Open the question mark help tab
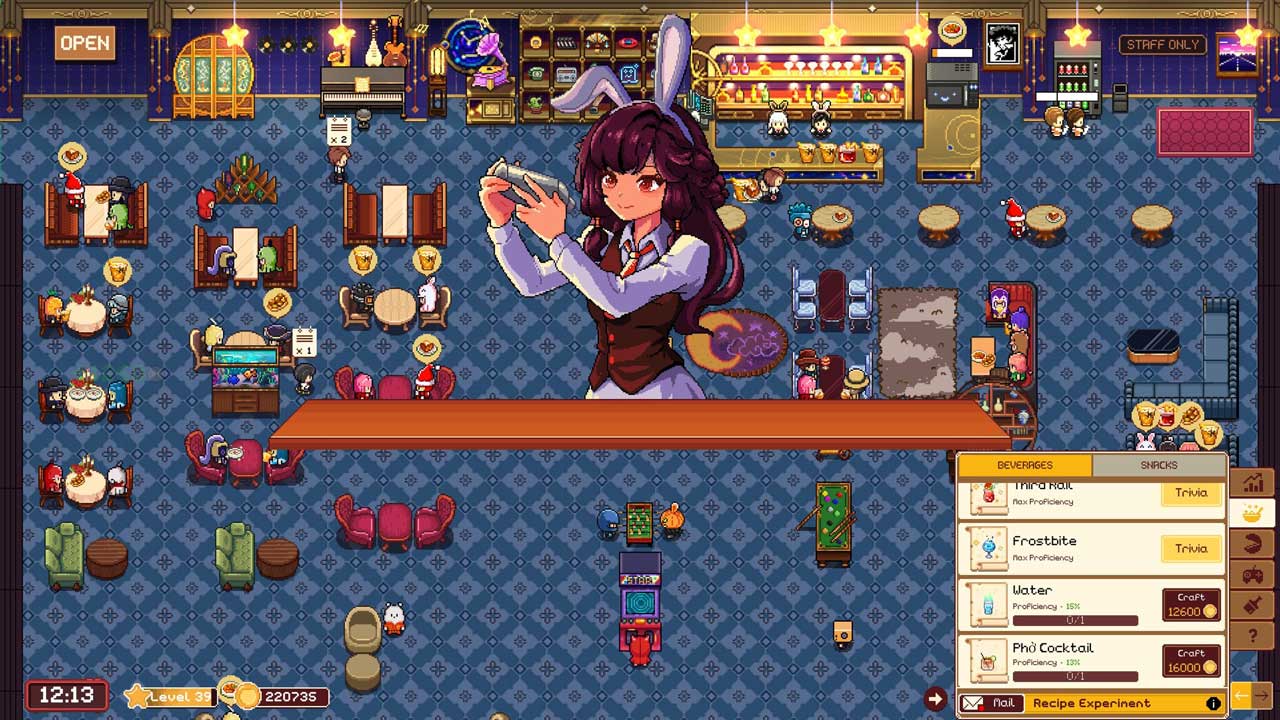Viewport: 1280px width, 720px height. tap(1252, 635)
